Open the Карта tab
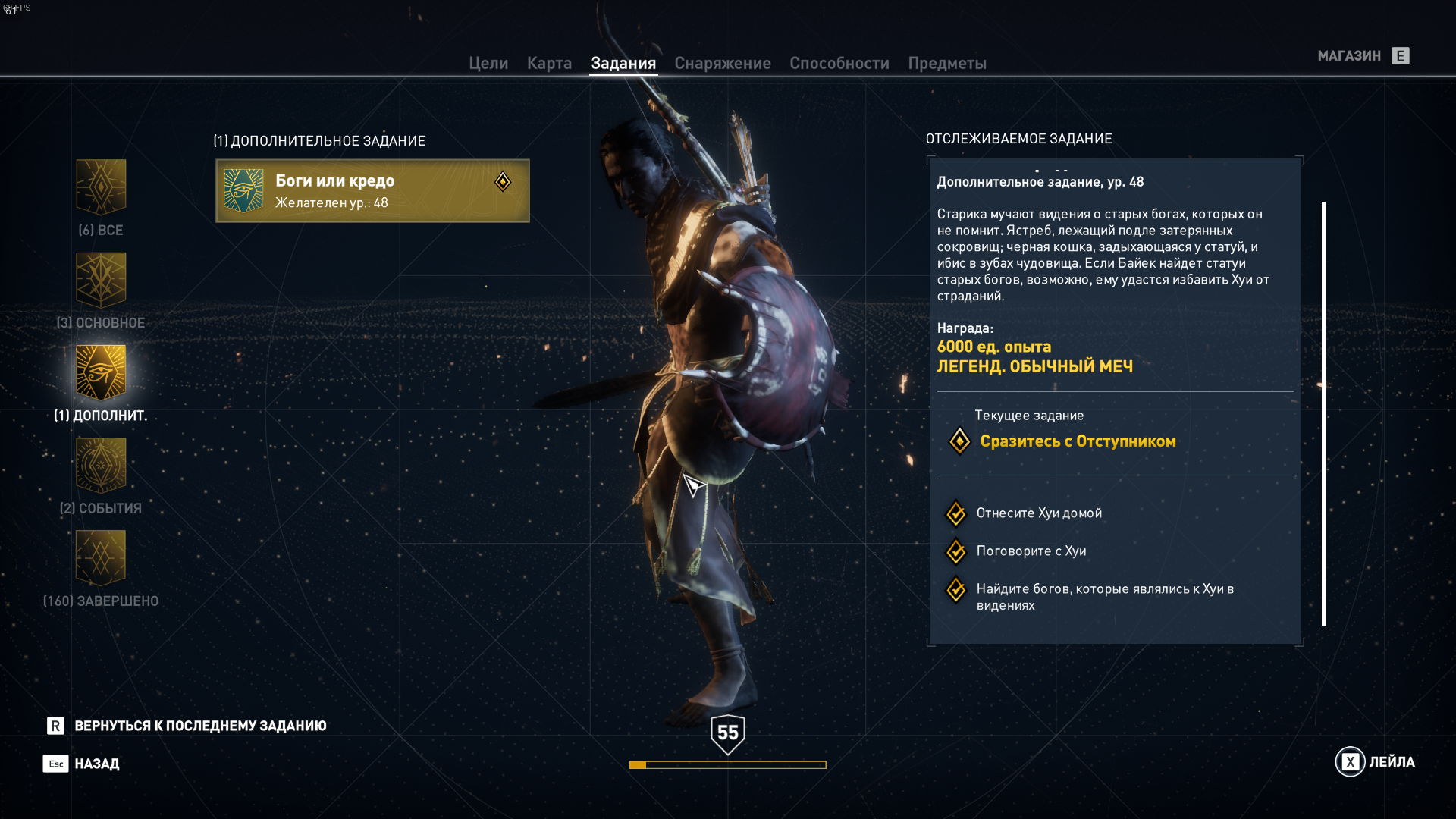The height and width of the screenshot is (819, 1456). point(549,64)
